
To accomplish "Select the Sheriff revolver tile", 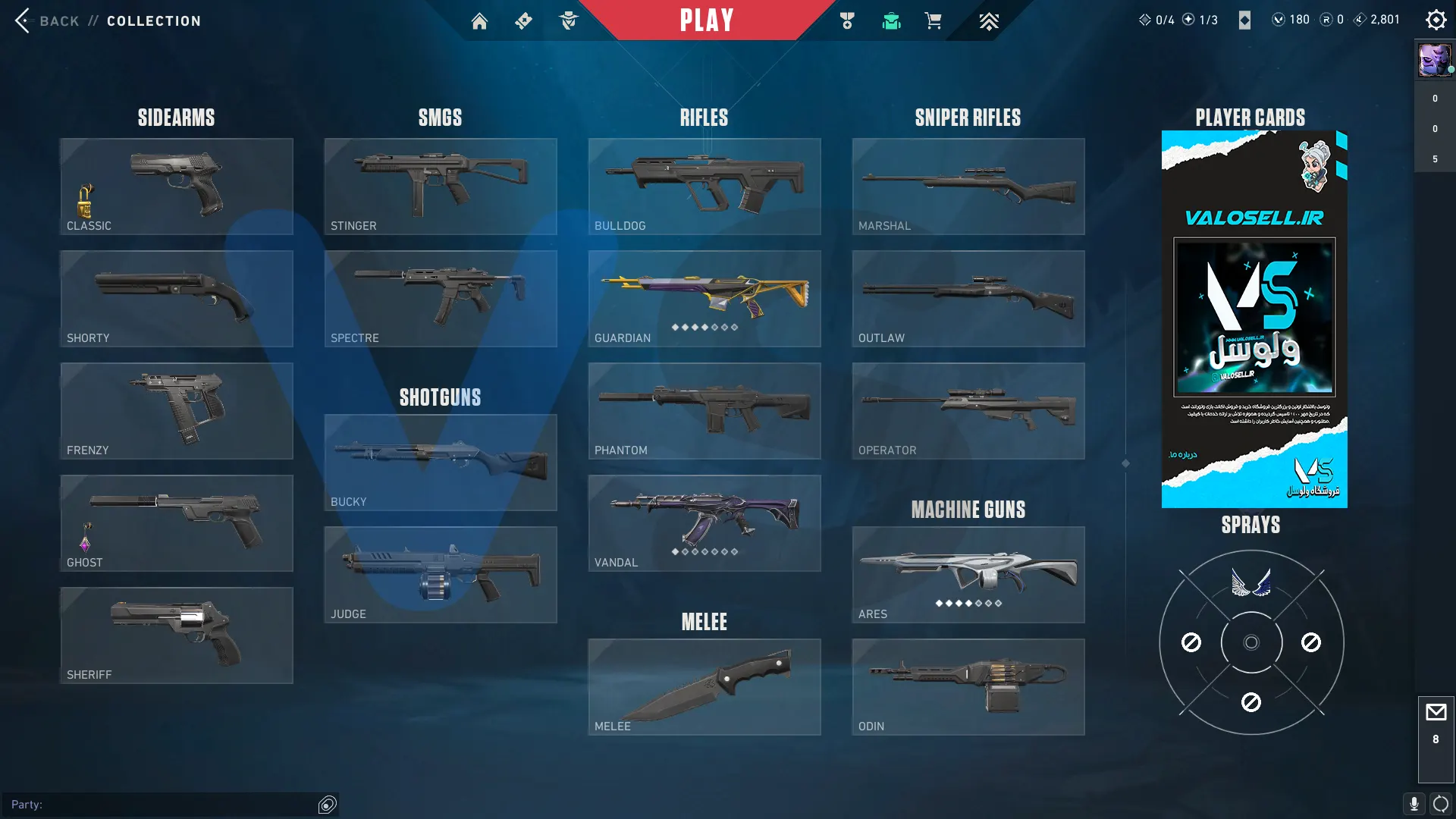I will click(x=177, y=635).
